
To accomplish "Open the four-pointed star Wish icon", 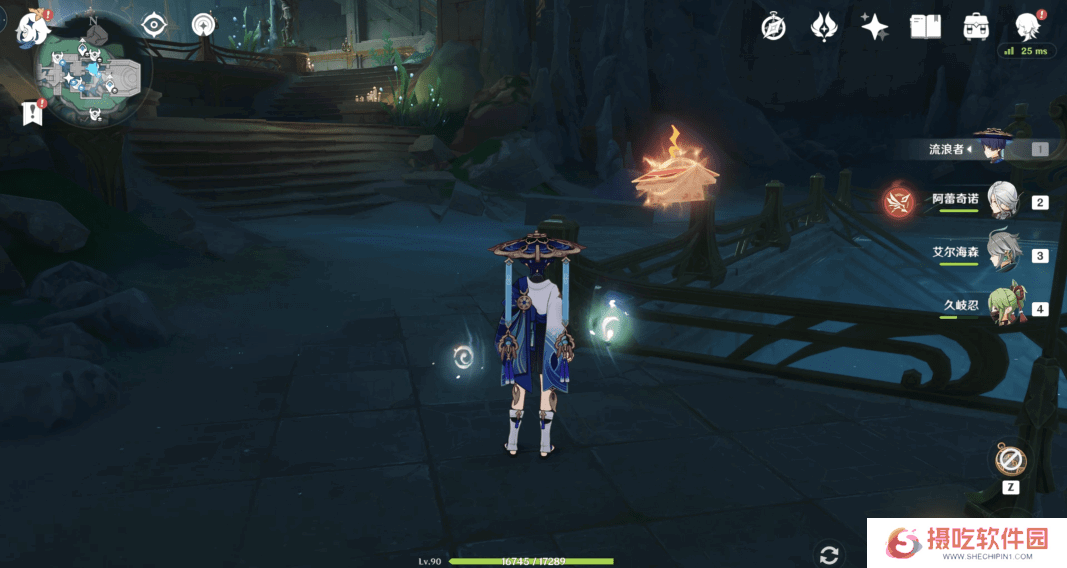I will pyautogui.click(x=875, y=27).
